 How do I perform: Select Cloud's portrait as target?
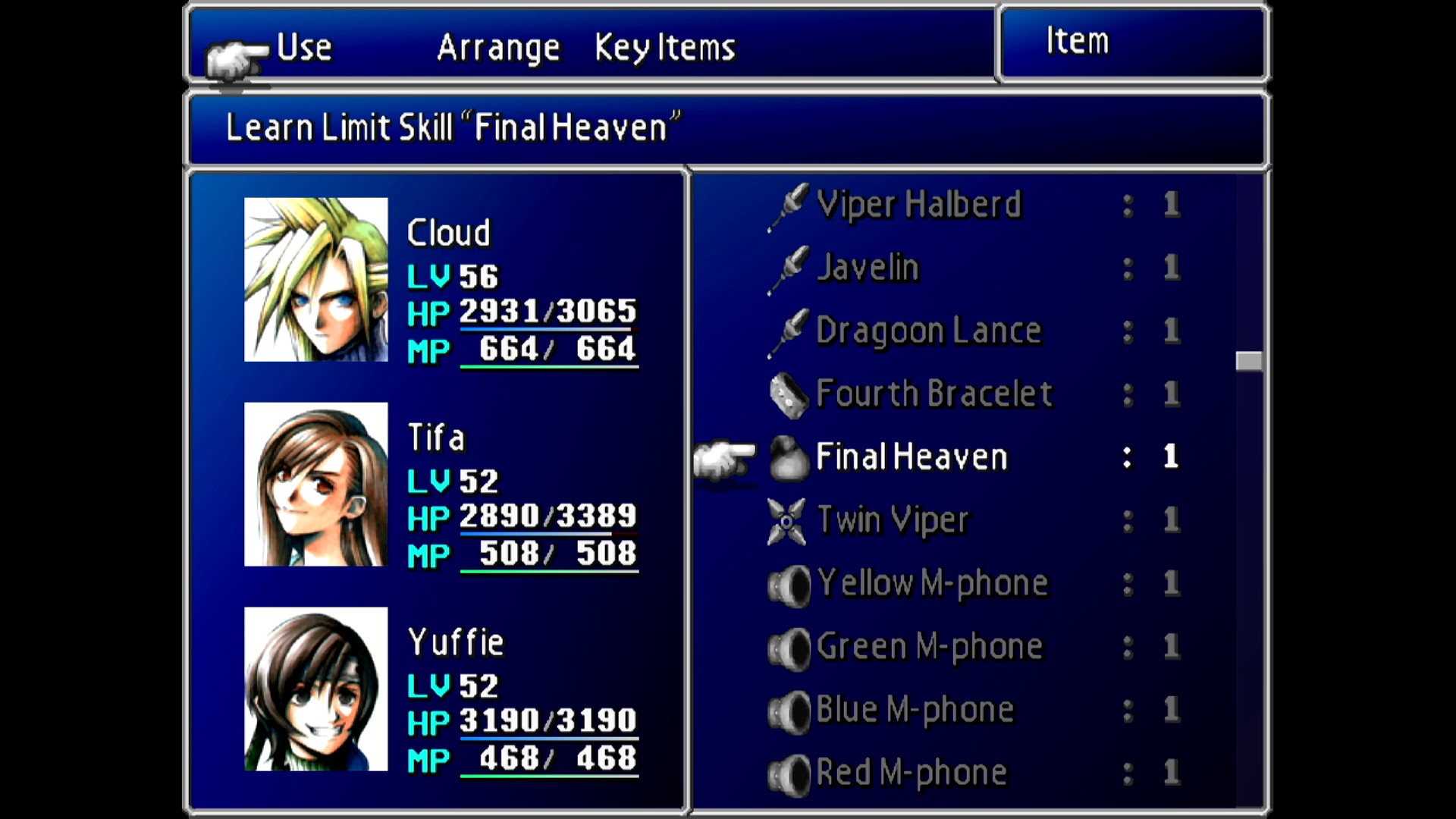click(315, 279)
